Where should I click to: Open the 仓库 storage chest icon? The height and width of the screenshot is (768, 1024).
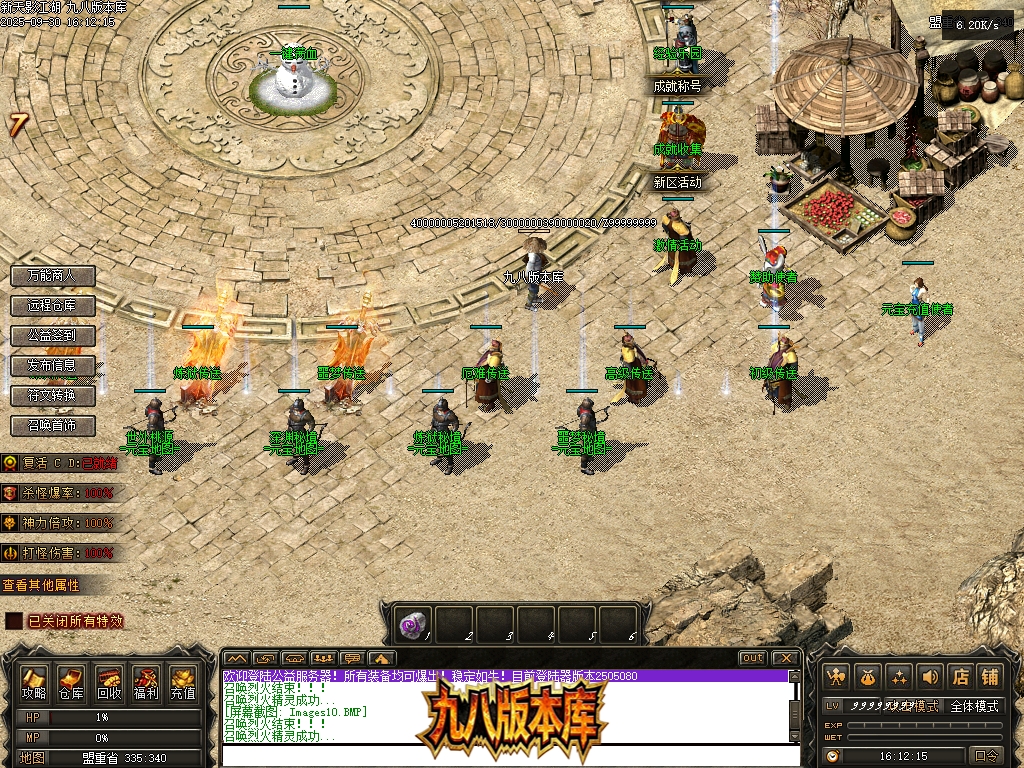[71, 682]
